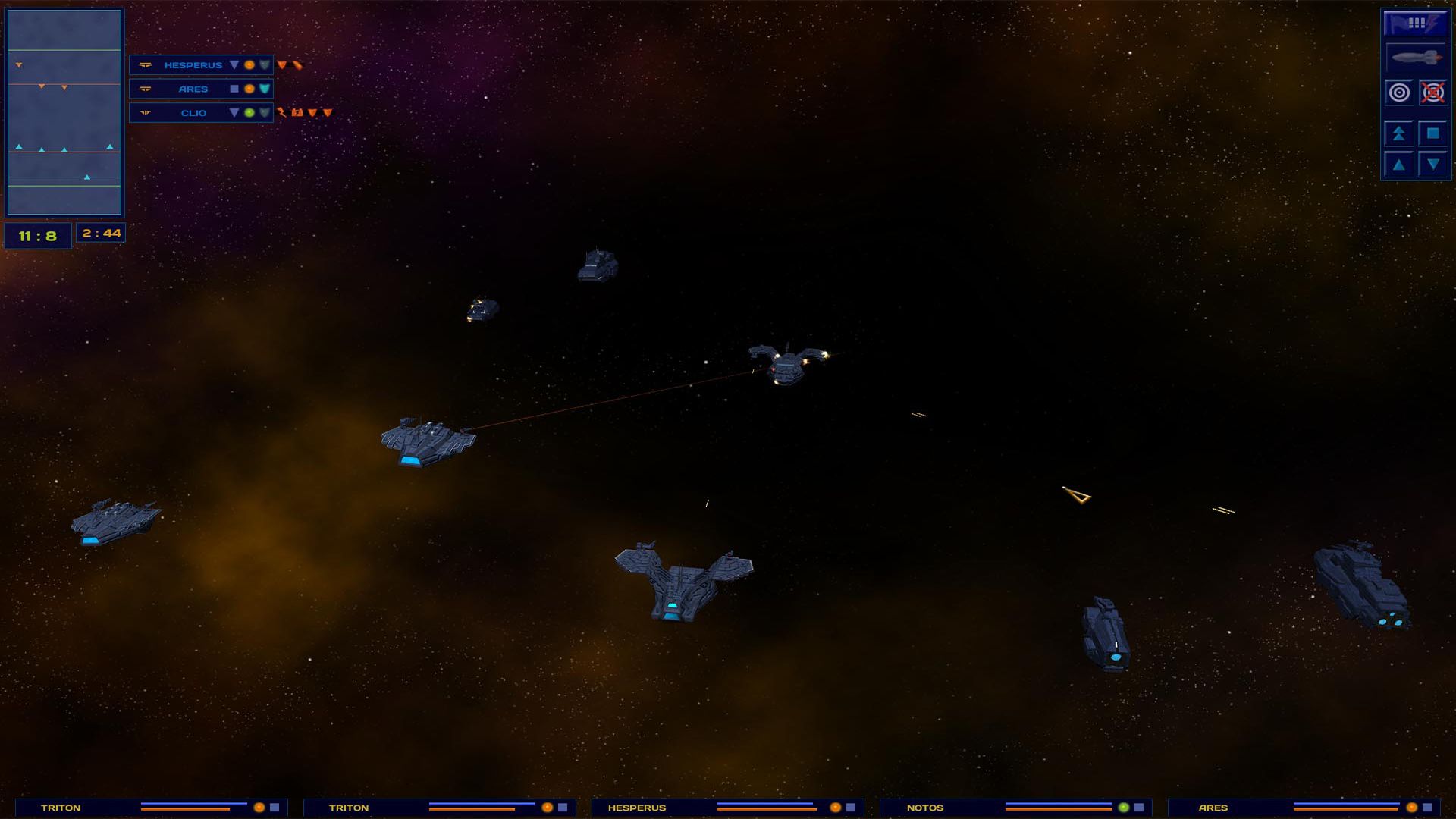Screen dimensions: 1456x819
Task: Click the single up-arrow button
Action: 1399,165
